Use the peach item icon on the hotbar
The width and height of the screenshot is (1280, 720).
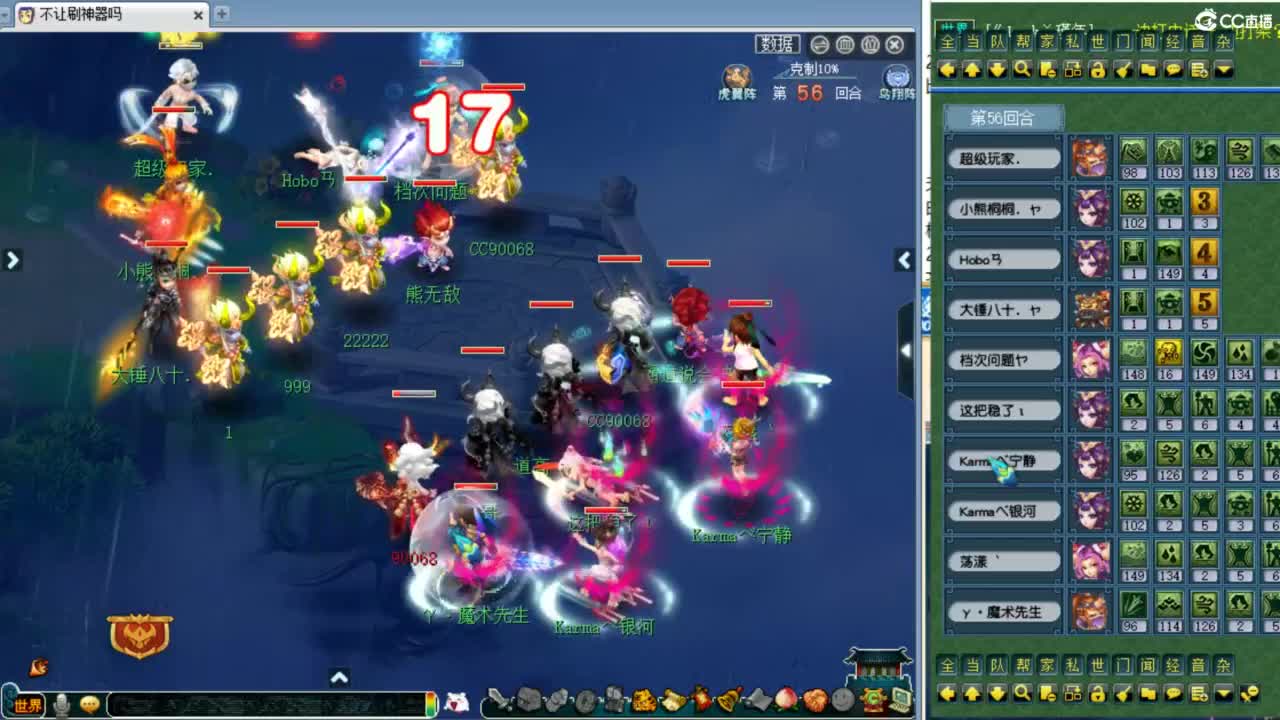click(785, 698)
